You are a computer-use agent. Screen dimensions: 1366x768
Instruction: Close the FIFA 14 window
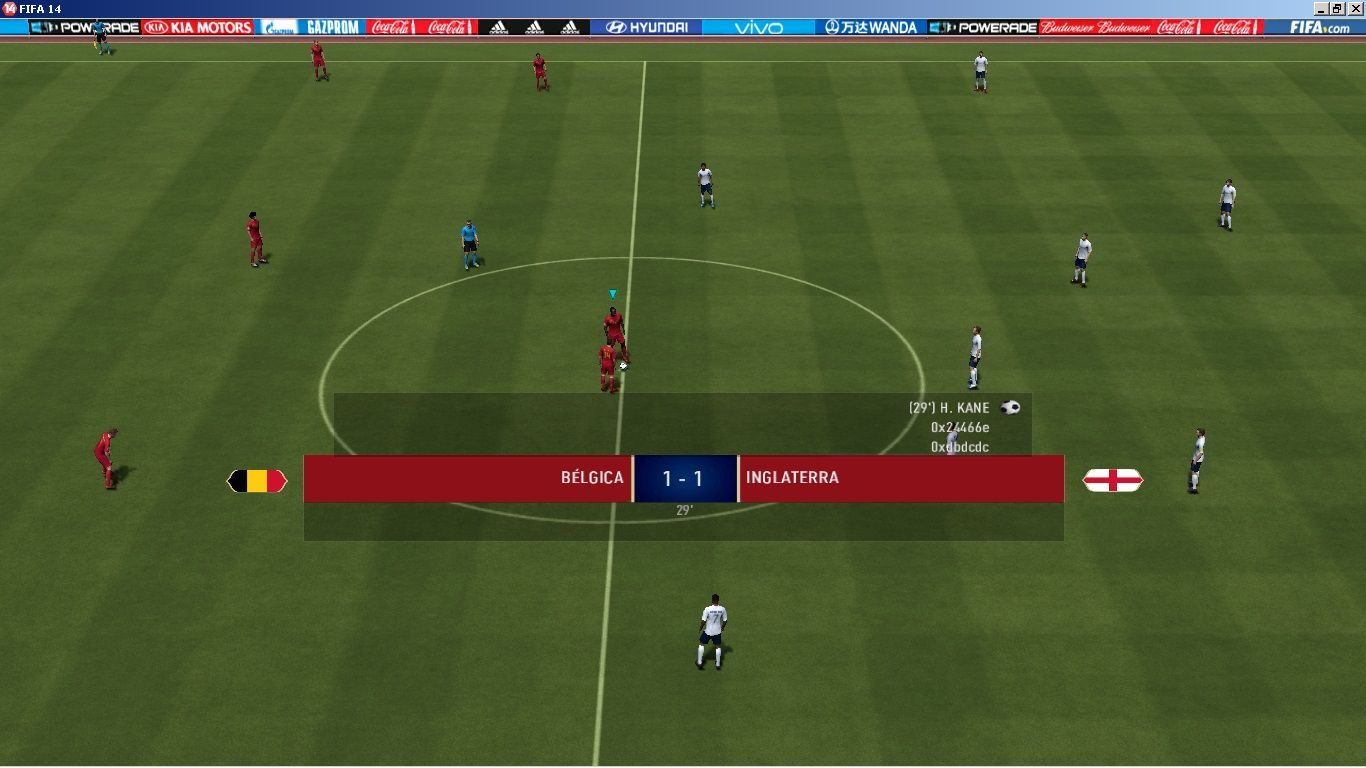coord(1355,8)
